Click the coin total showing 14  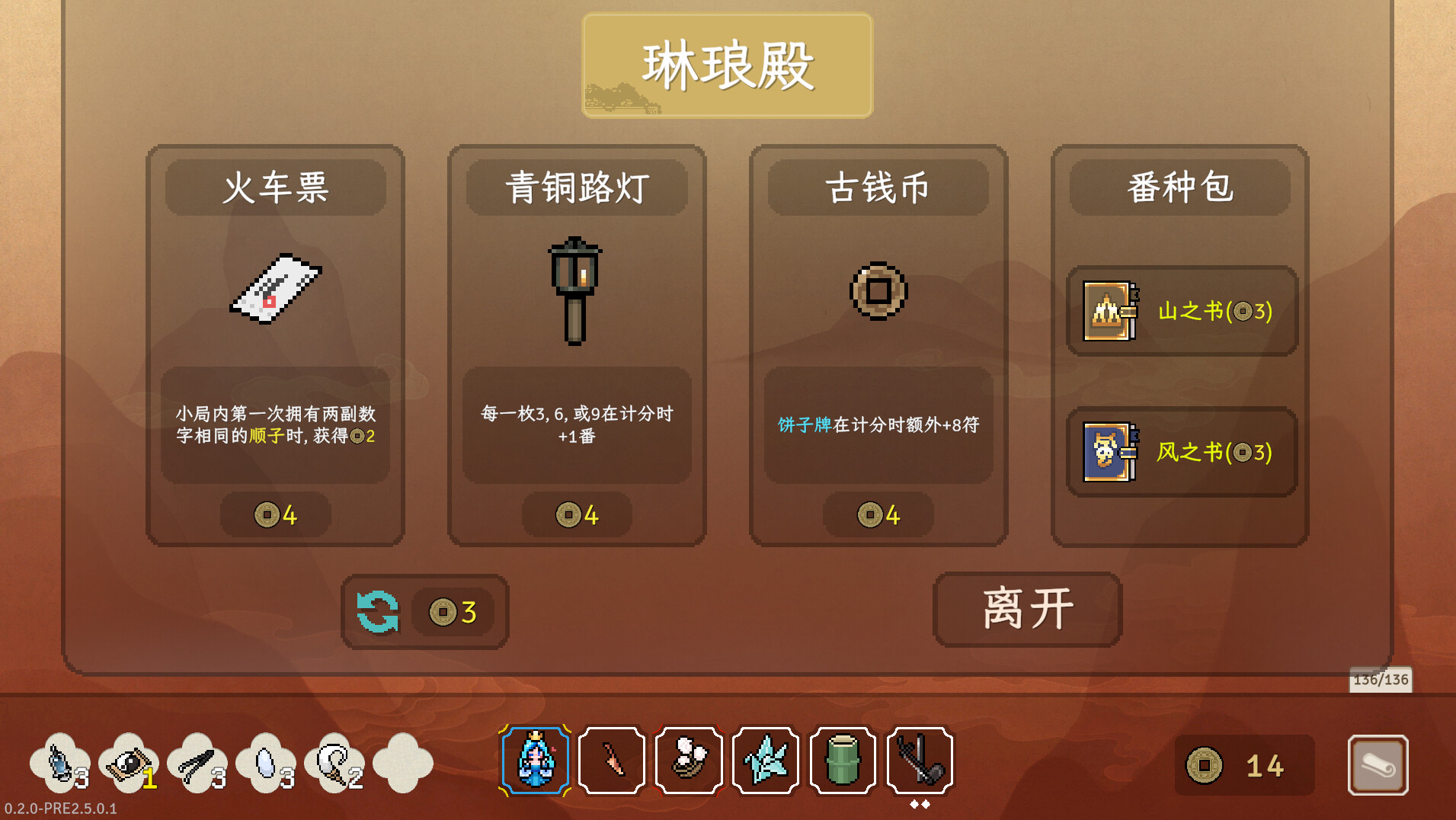(1244, 765)
